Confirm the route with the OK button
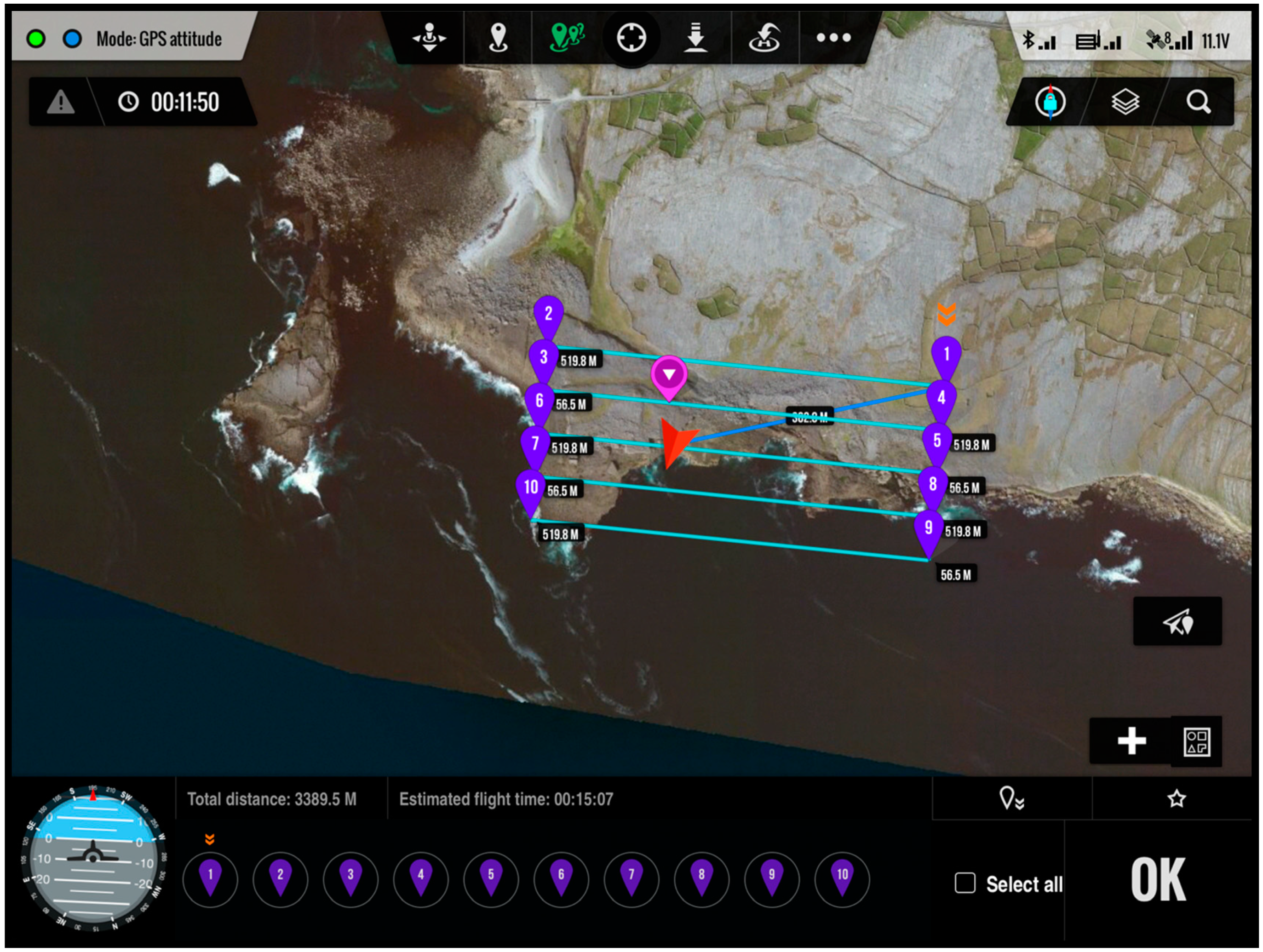The image size is (1263, 952). click(x=1157, y=879)
